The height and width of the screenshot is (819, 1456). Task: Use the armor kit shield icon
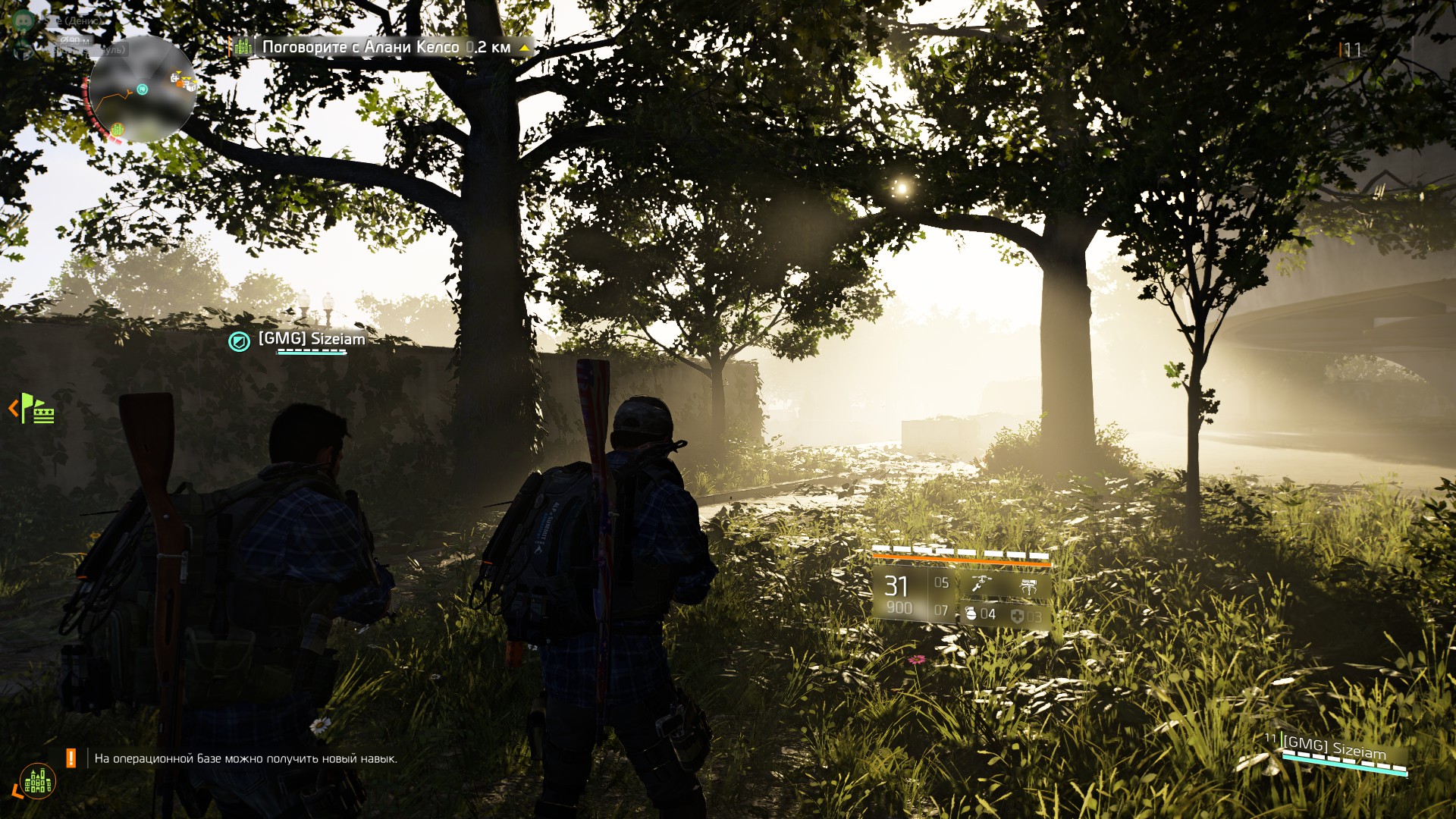click(1018, 616)
